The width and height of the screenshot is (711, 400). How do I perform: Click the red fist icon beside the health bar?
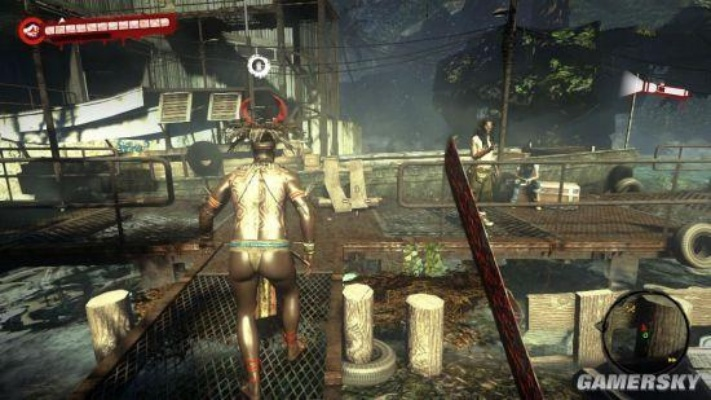tap(31, 30)
